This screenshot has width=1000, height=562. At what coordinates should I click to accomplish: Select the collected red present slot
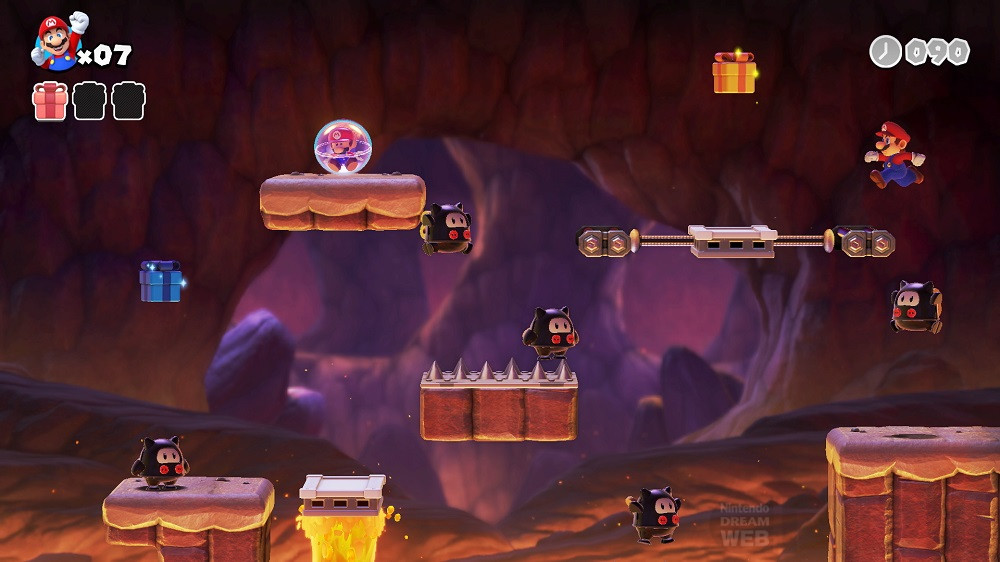pyautogui.click(x=50, y=101)
